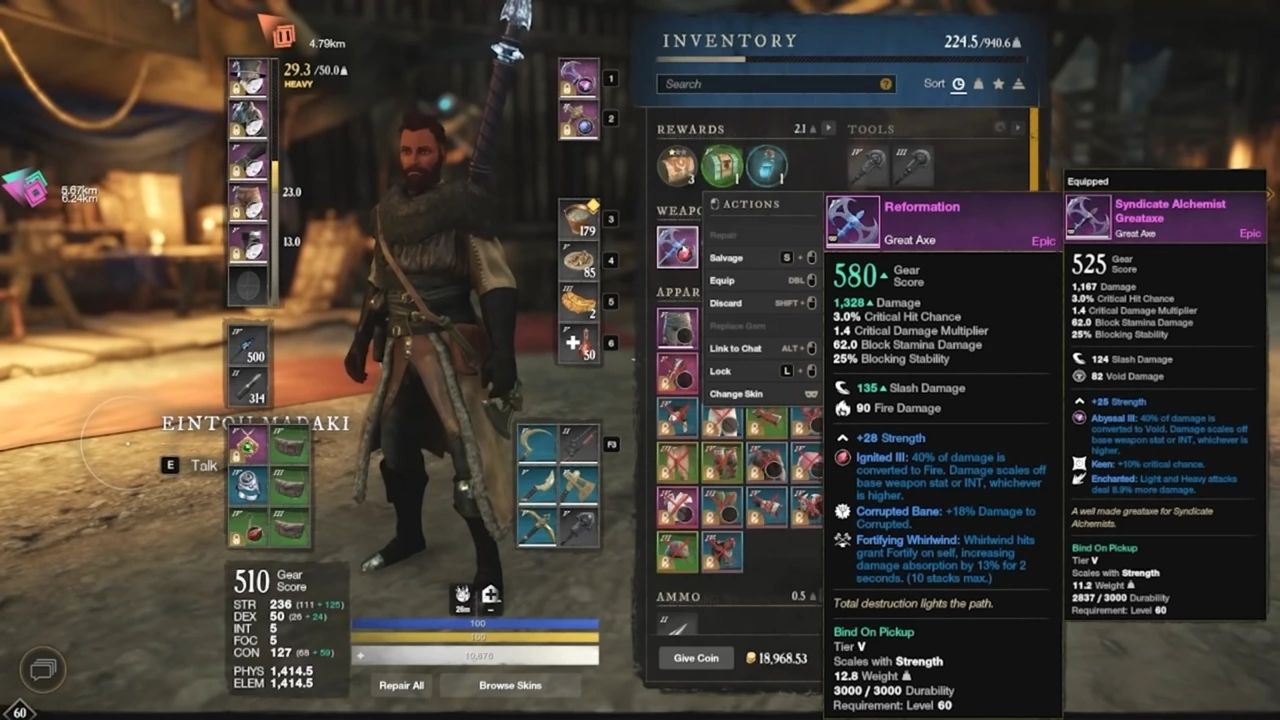Select the green reward chest item
The height and width of the screenshot is (720, 1280).
point(722,166)
